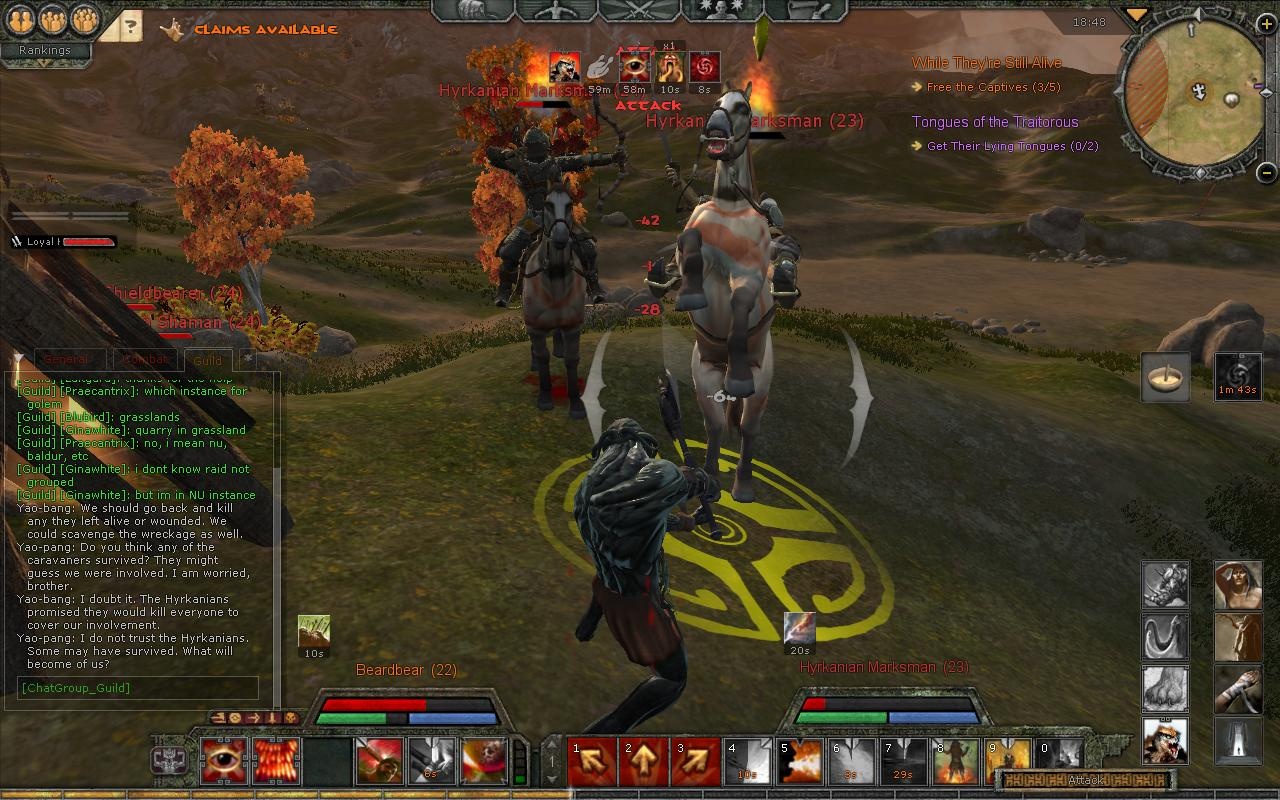Switch to the Guild chat tab
The width and height of the screenshot is (1280, 800).
coord(207,360)
